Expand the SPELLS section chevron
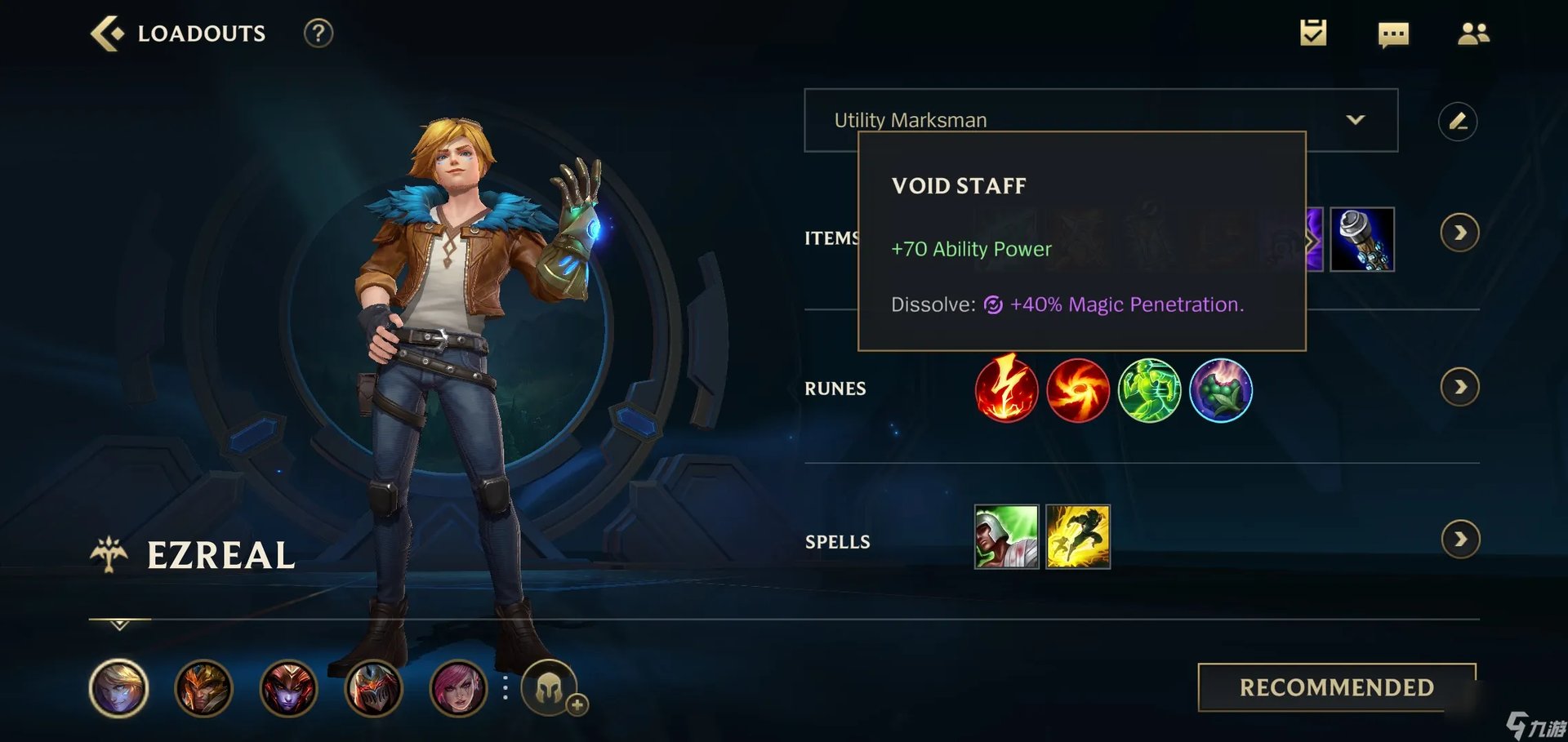This screenshot has height=742, width=1568. click(x=1462, y=539)
